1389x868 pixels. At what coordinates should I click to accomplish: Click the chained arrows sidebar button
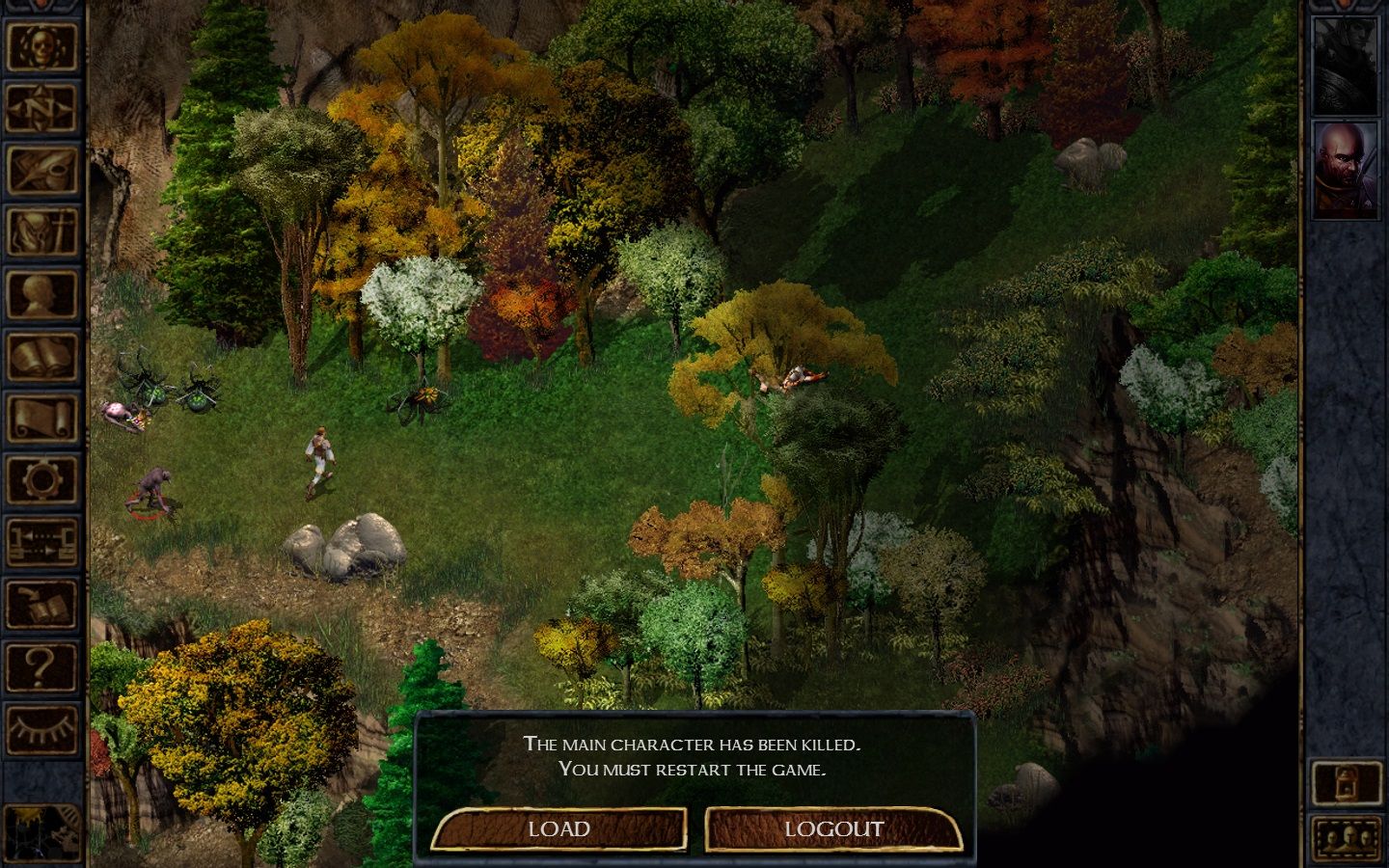click(42, 541)
